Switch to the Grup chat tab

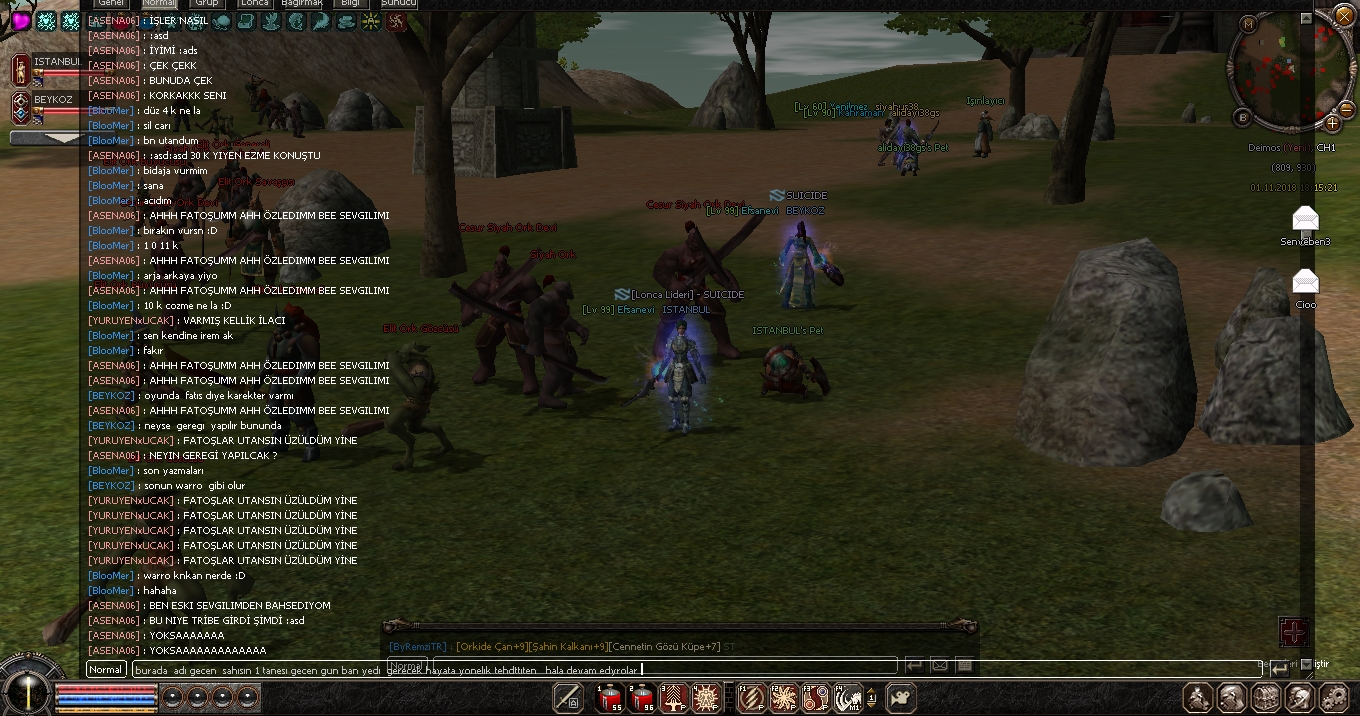[x=206, y=4]
